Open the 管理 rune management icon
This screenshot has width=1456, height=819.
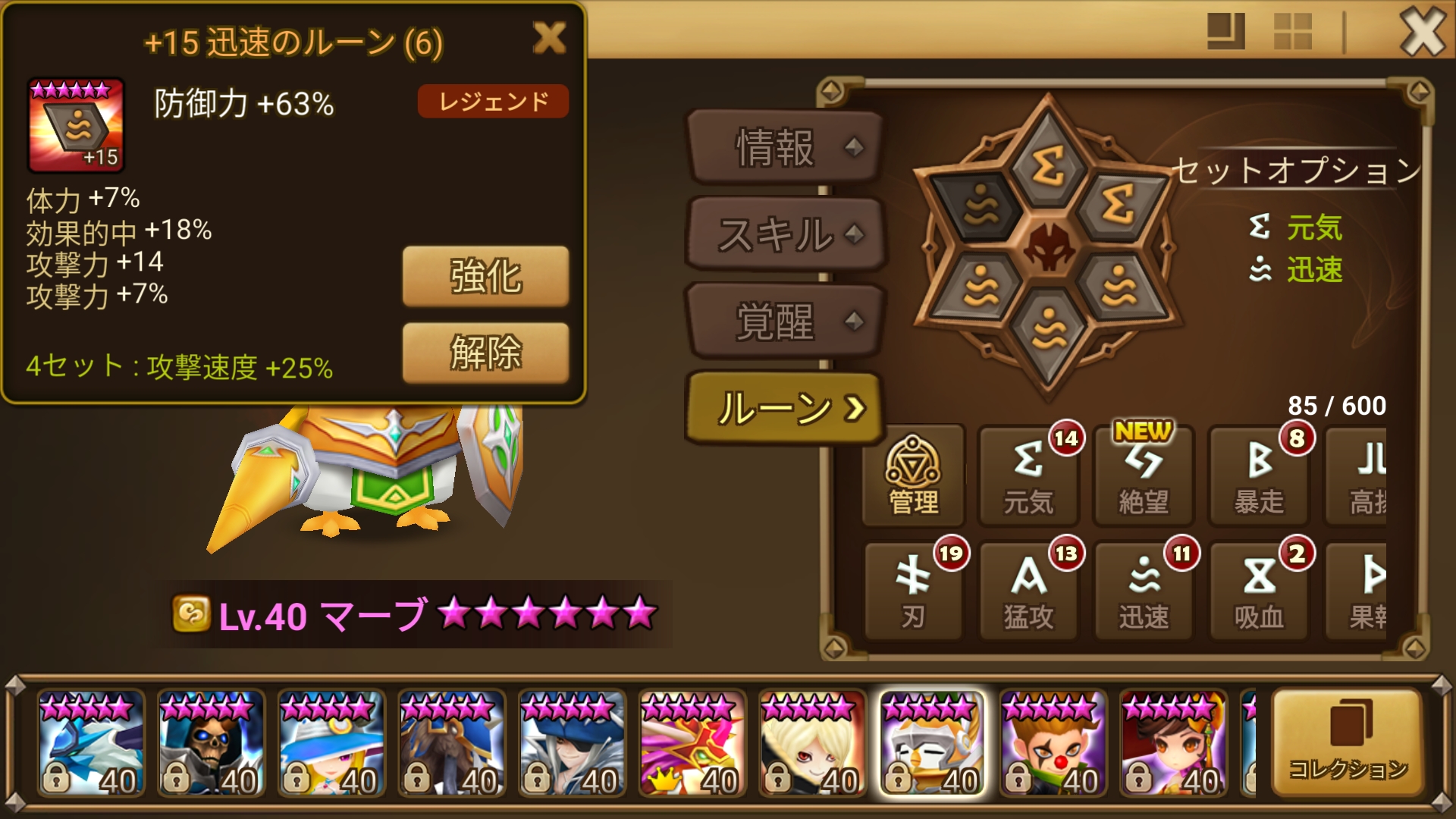pos(912,475)
